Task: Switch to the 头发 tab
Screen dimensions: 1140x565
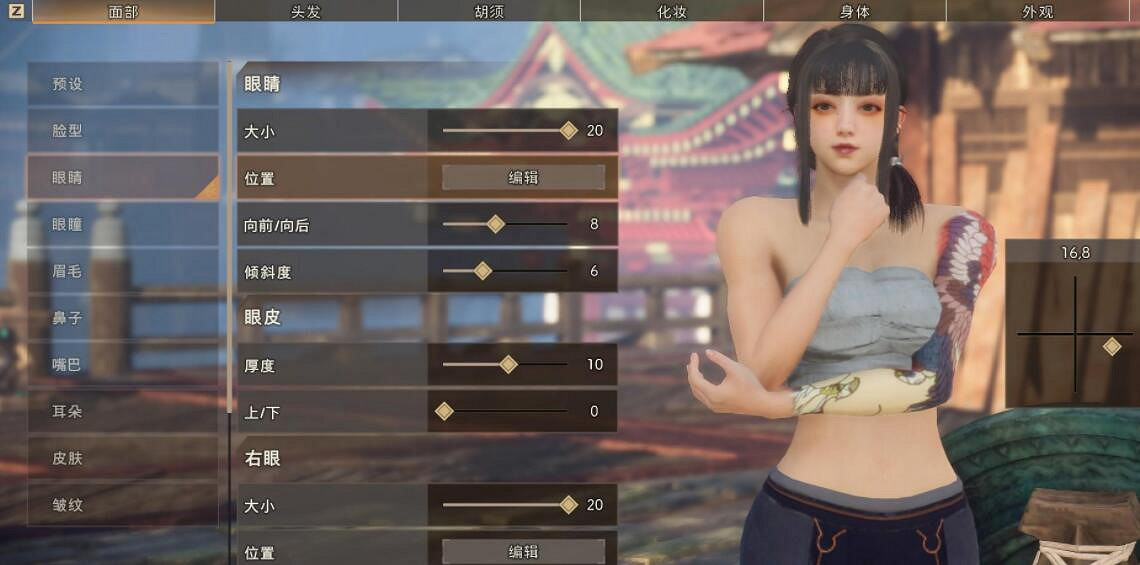Action: [305, 12]
